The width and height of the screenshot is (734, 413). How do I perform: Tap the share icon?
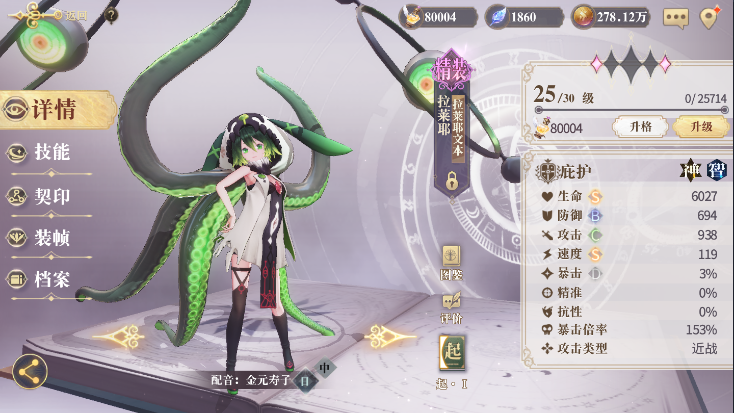(x=29, y=373)
